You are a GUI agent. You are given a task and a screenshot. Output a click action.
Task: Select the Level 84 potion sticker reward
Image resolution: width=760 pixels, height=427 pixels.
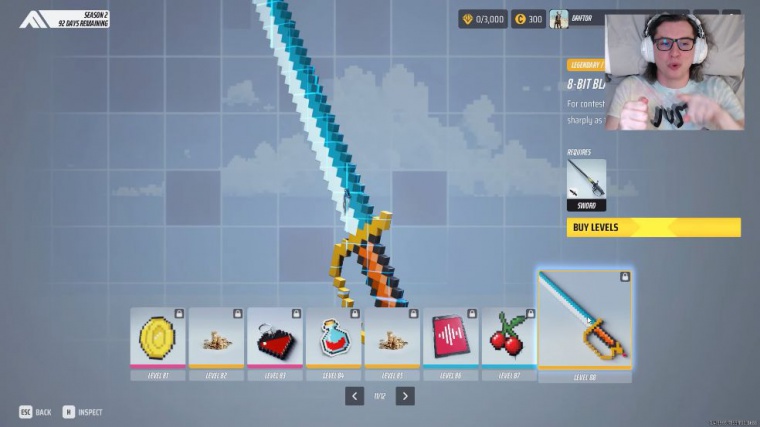(334, 340)
